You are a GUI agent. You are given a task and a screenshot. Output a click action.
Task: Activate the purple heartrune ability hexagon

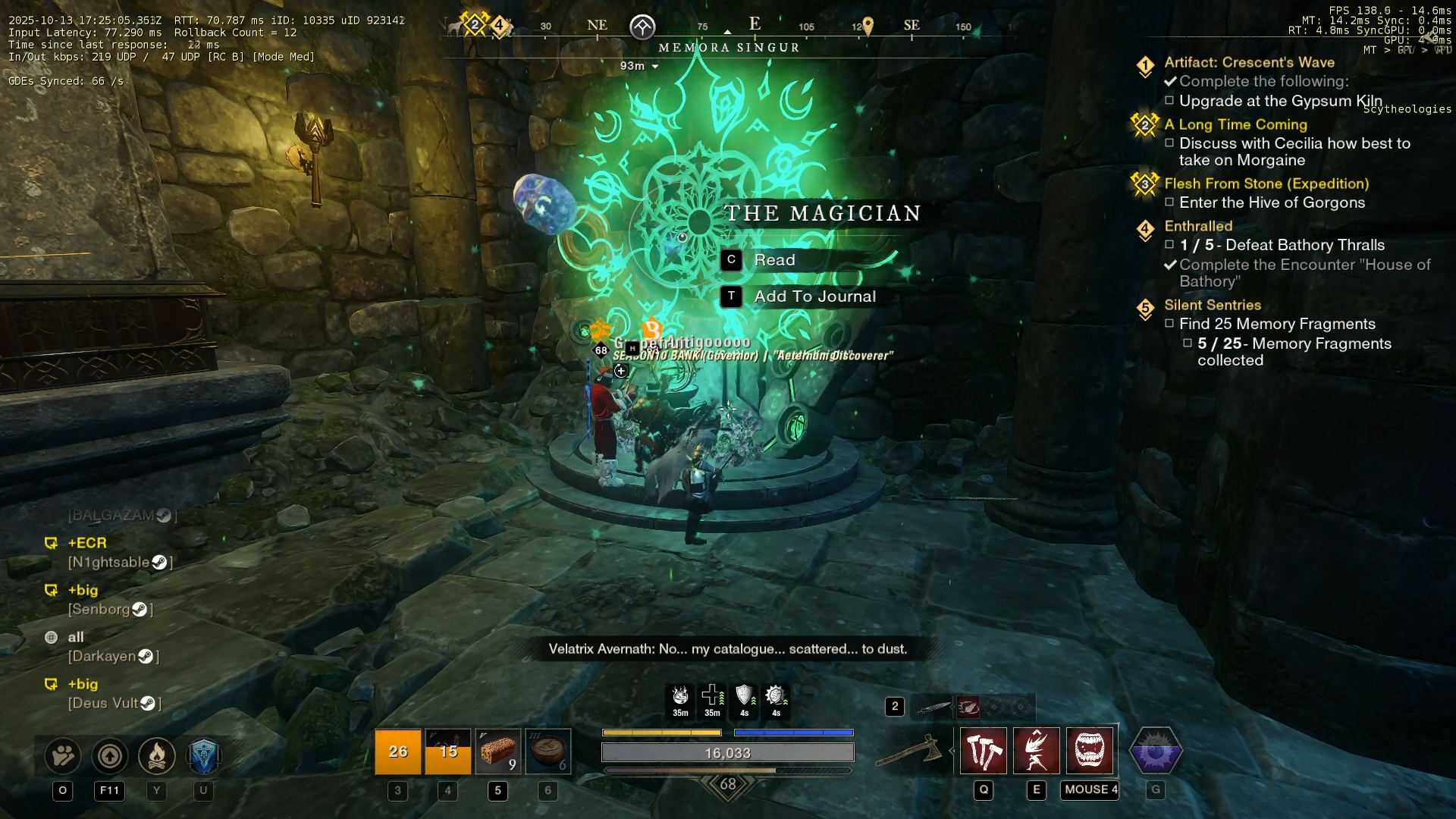[1156, 752]
